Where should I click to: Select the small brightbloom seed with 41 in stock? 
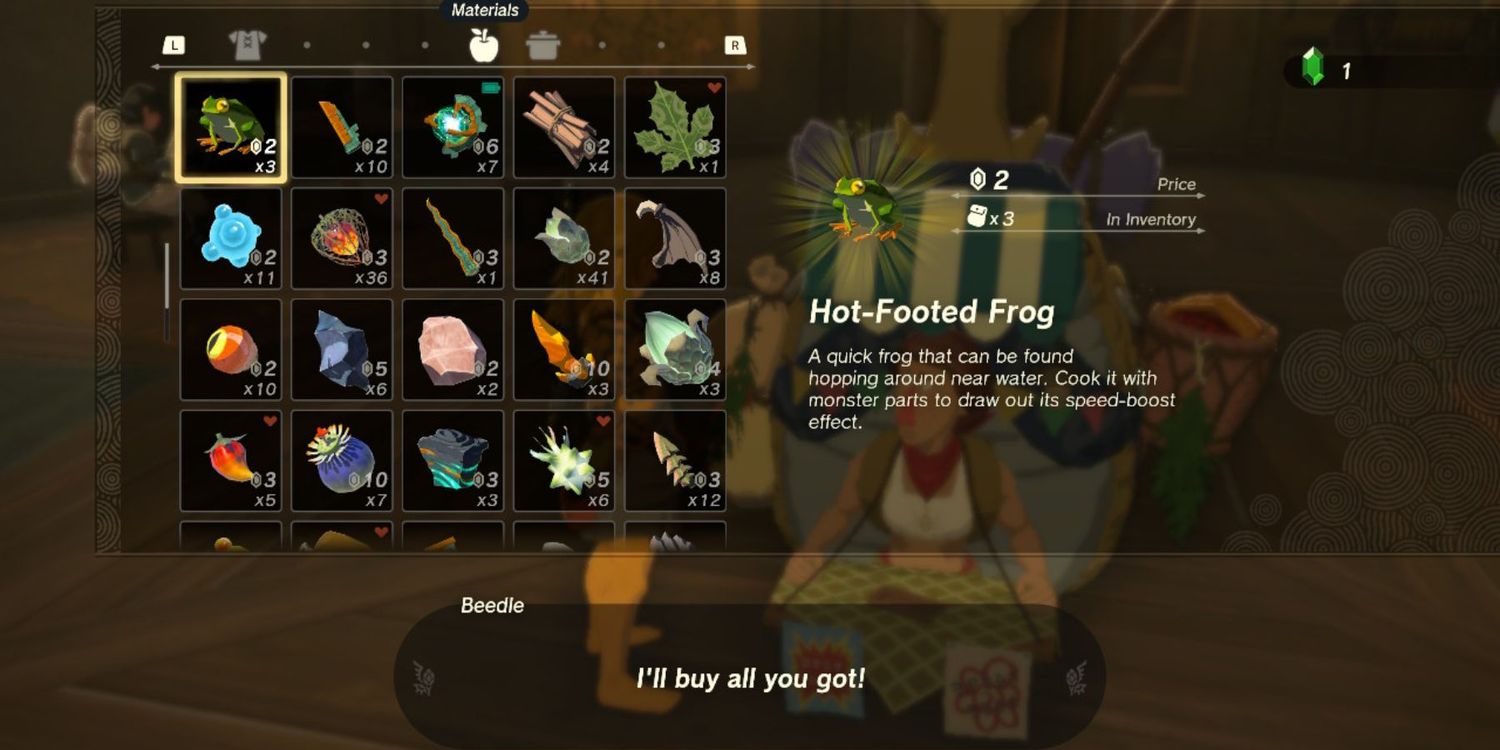pyautogui.click(x=564, y=239)
